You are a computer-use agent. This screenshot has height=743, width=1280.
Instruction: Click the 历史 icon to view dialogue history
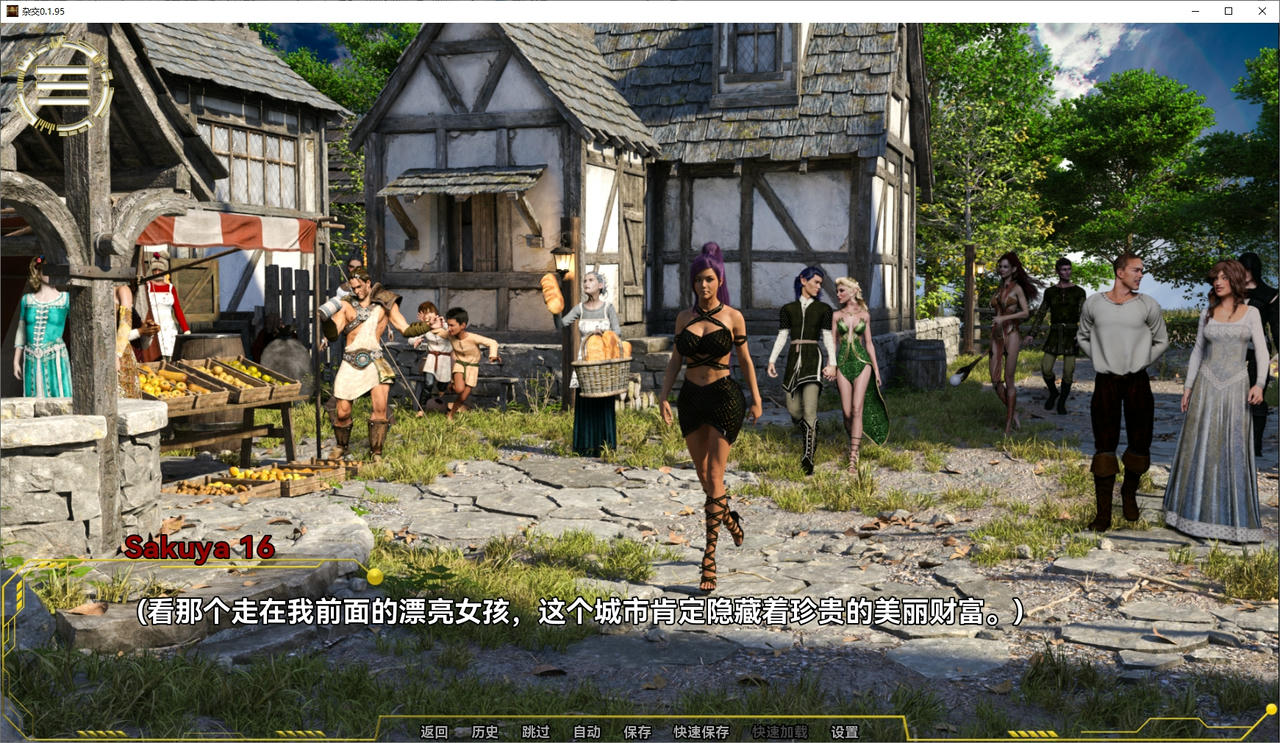pos(484,731)
